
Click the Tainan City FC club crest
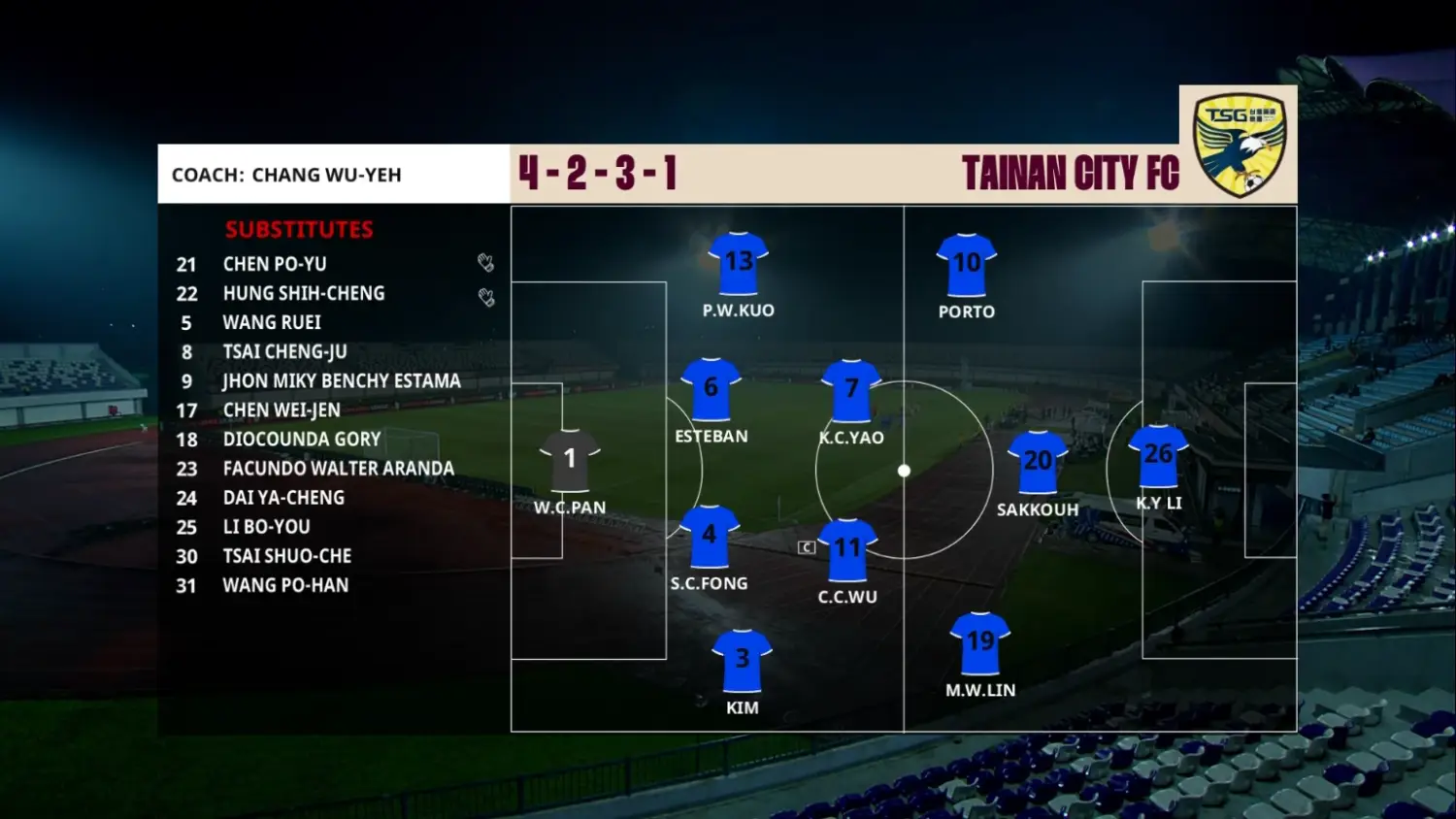pos(1239,144)
